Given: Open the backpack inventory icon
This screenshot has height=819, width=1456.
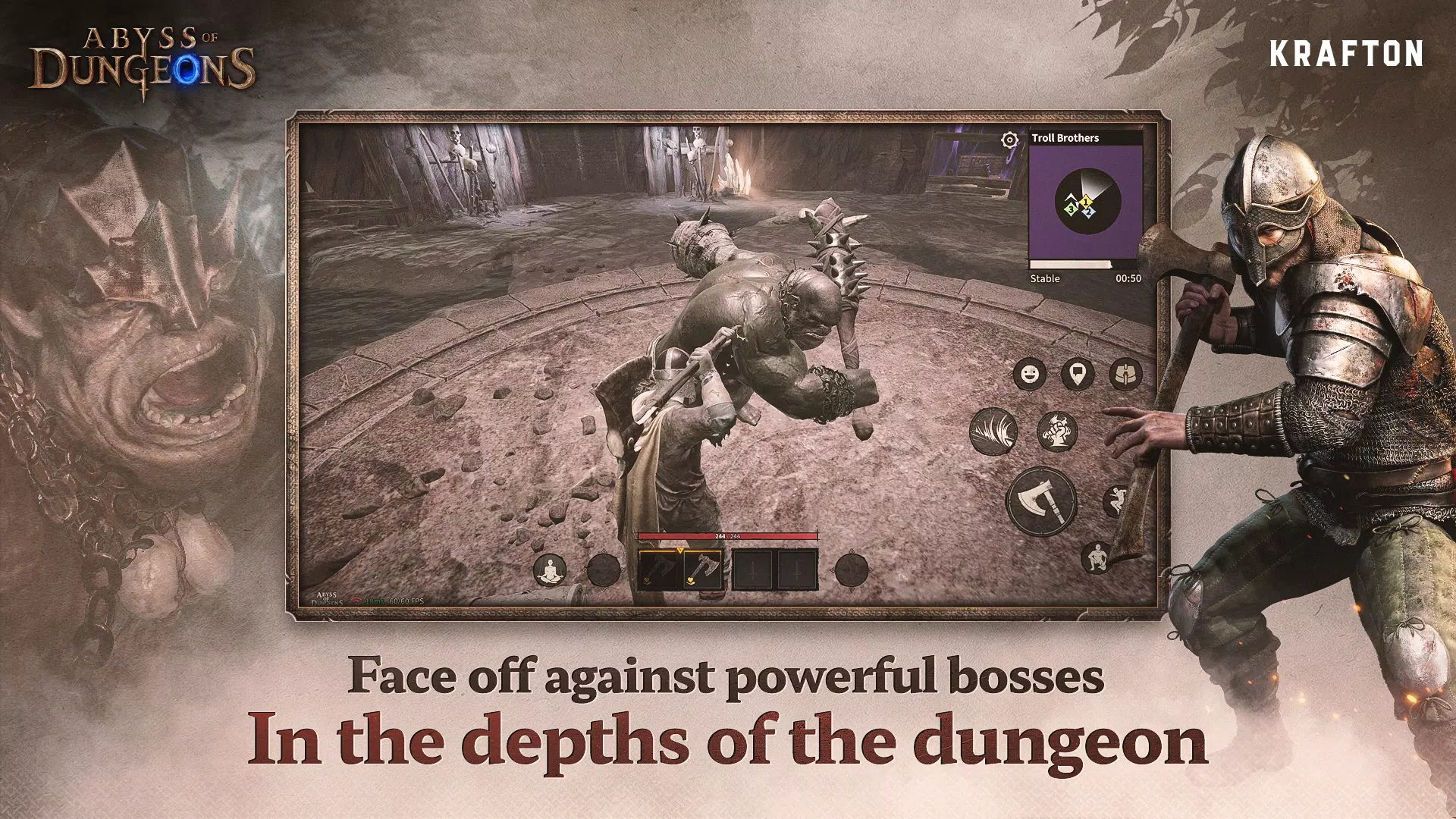Looking at the screenshot, I should click(x=1125, y=374).
